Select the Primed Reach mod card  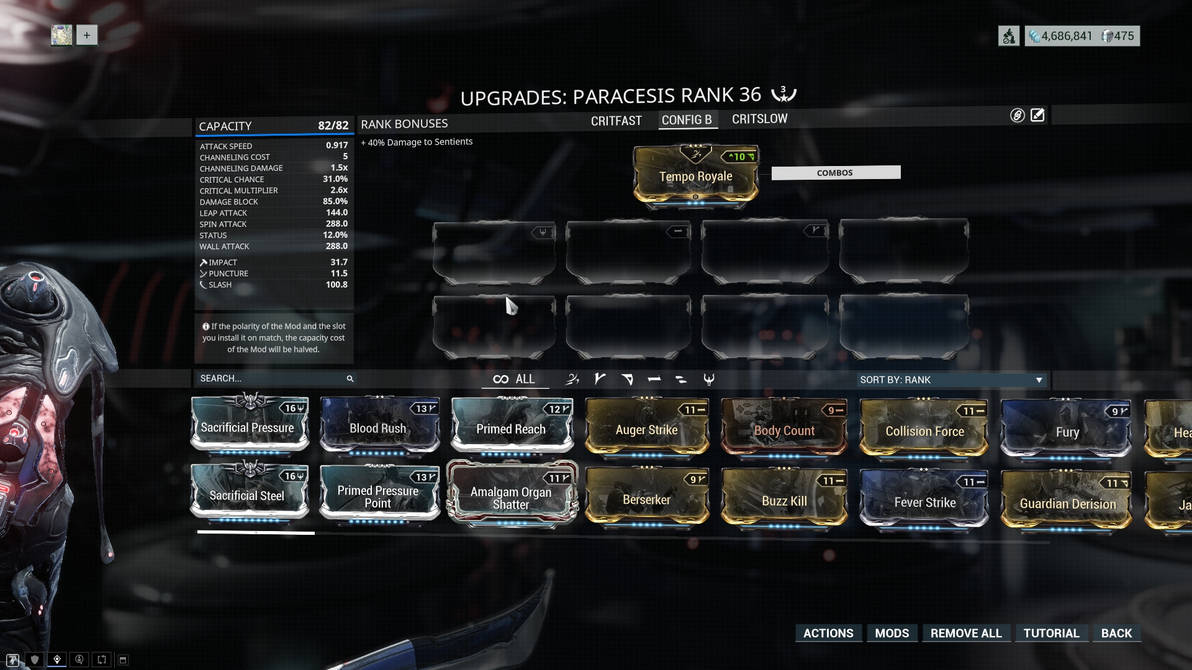tap(511, 426)
